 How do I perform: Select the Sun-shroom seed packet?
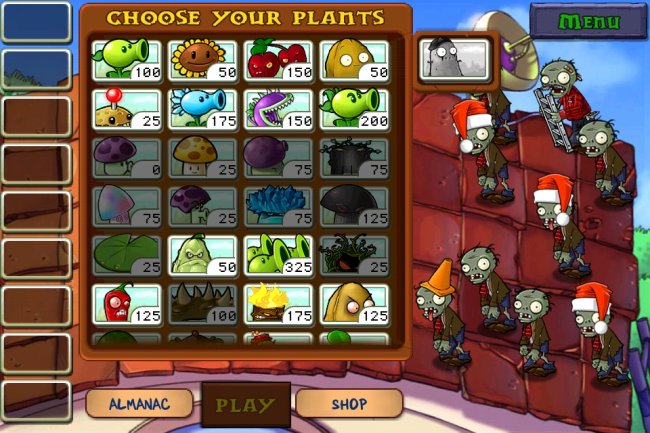(202, 158)
